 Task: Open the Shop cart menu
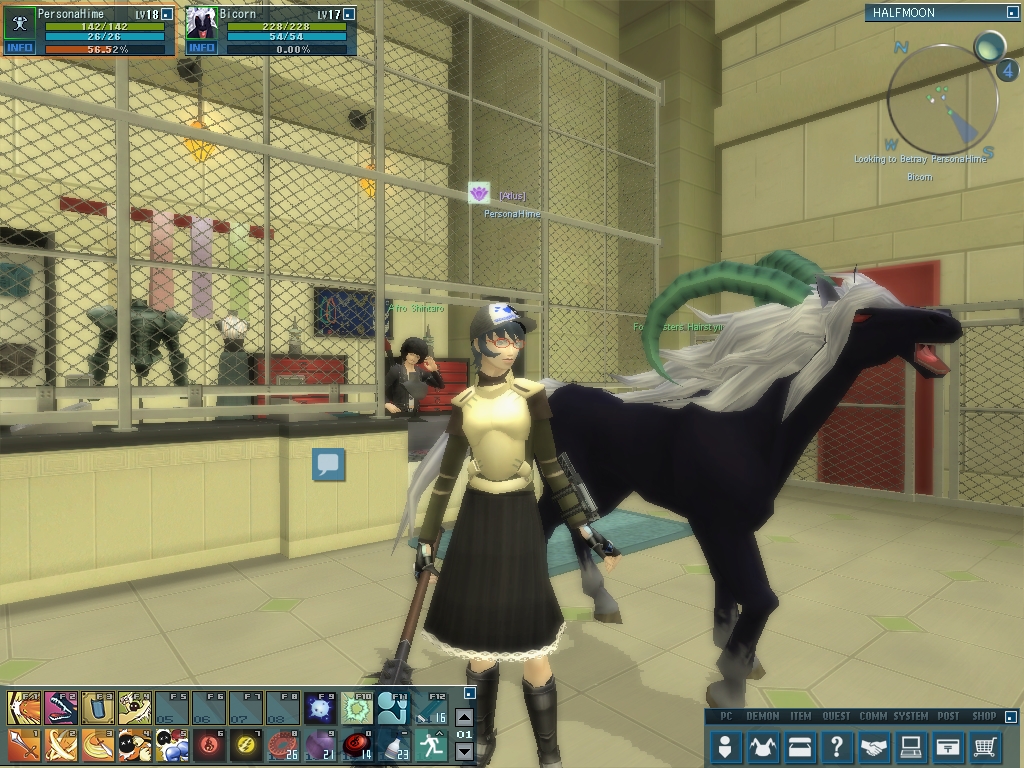pyautogui.click(x=985, y=746)
